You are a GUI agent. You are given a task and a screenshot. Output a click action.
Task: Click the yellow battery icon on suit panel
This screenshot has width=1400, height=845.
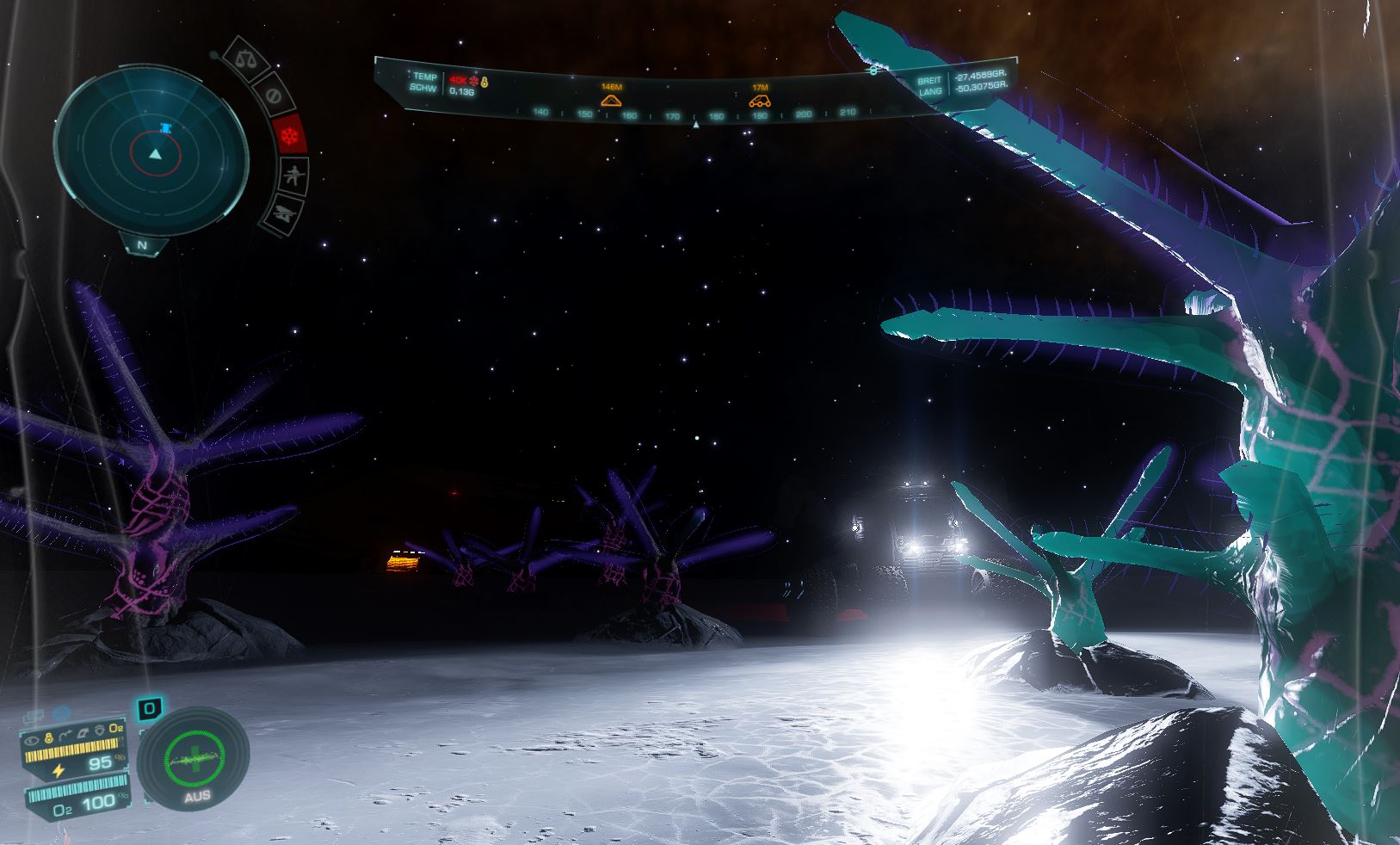pyautogui.click(x=48, y=738)
